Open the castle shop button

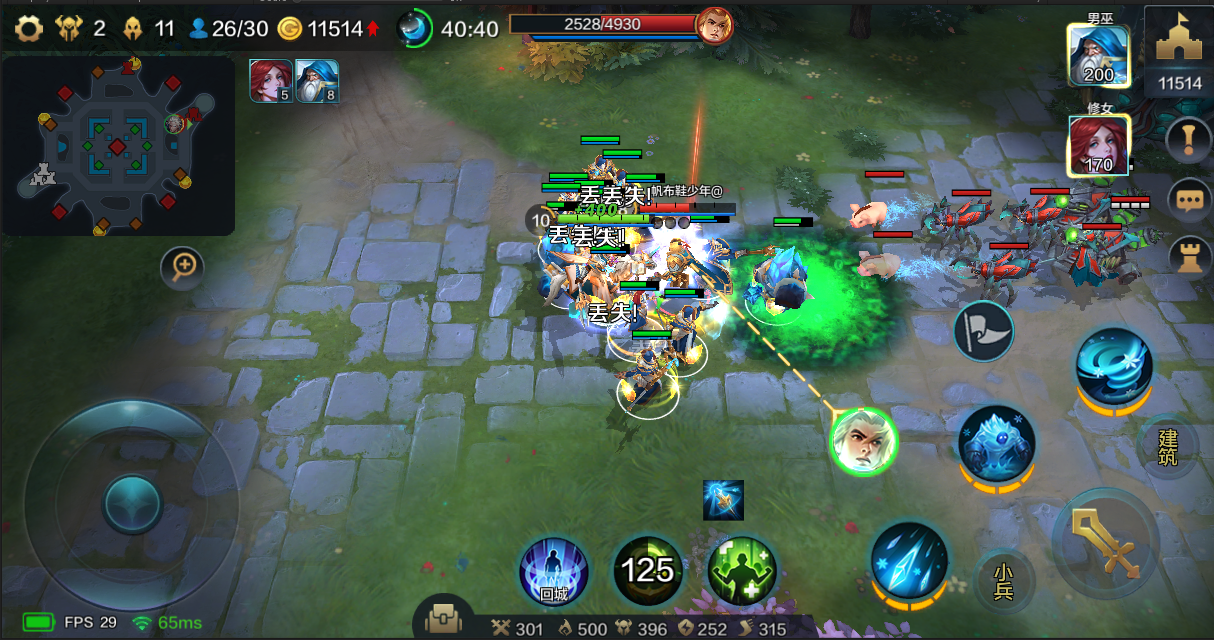click(1179, 50)
